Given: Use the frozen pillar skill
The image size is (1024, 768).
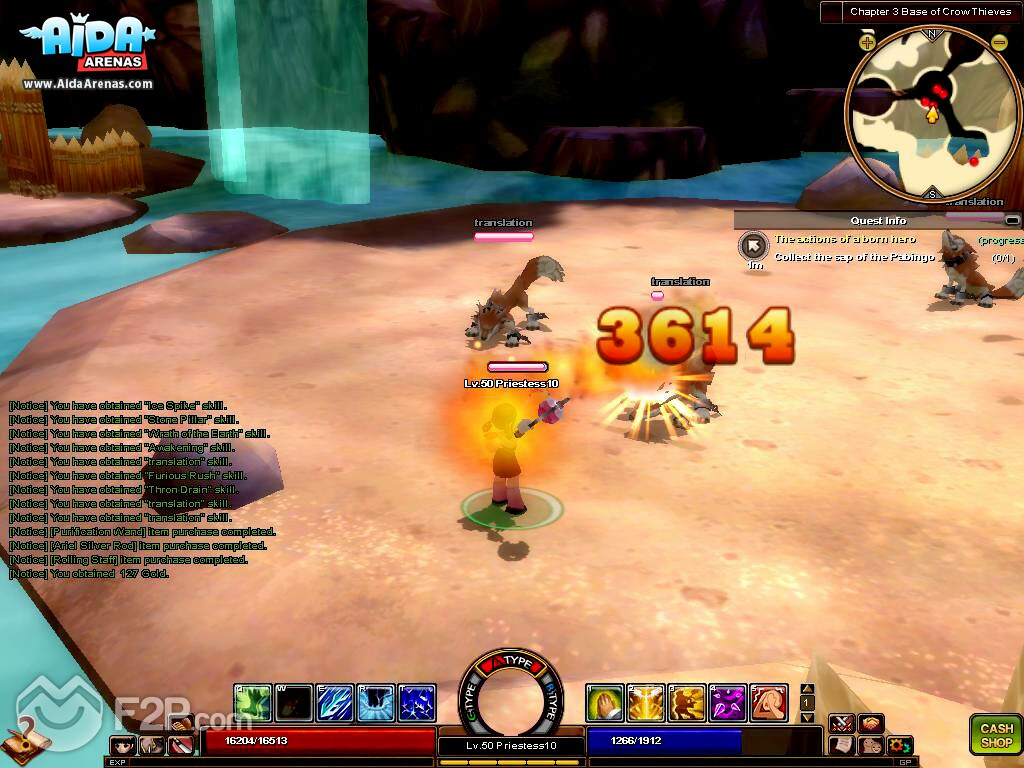Looking at the screenshot, I should (x=376, y=703).
